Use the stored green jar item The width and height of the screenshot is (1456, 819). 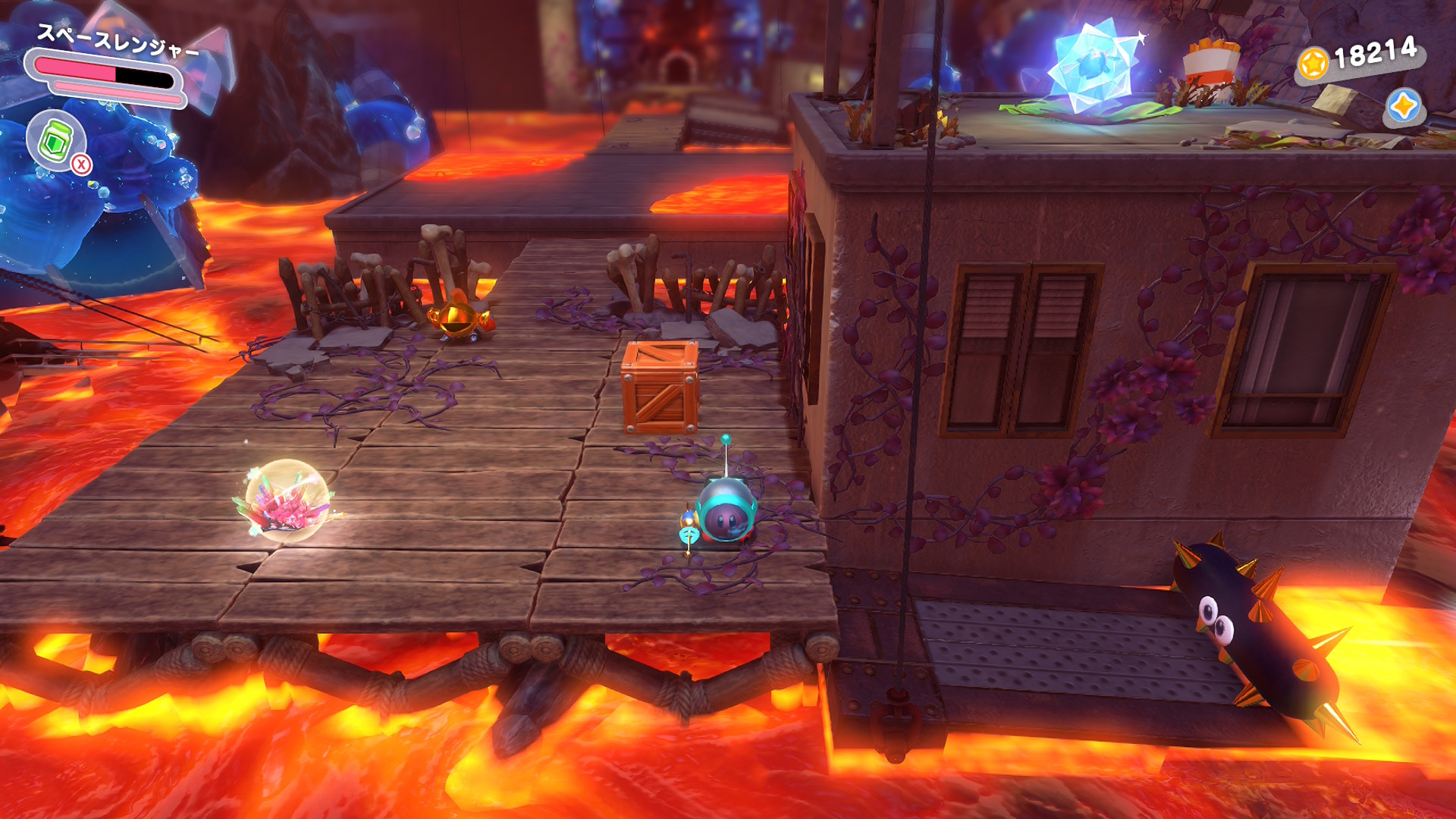point(55,141)
